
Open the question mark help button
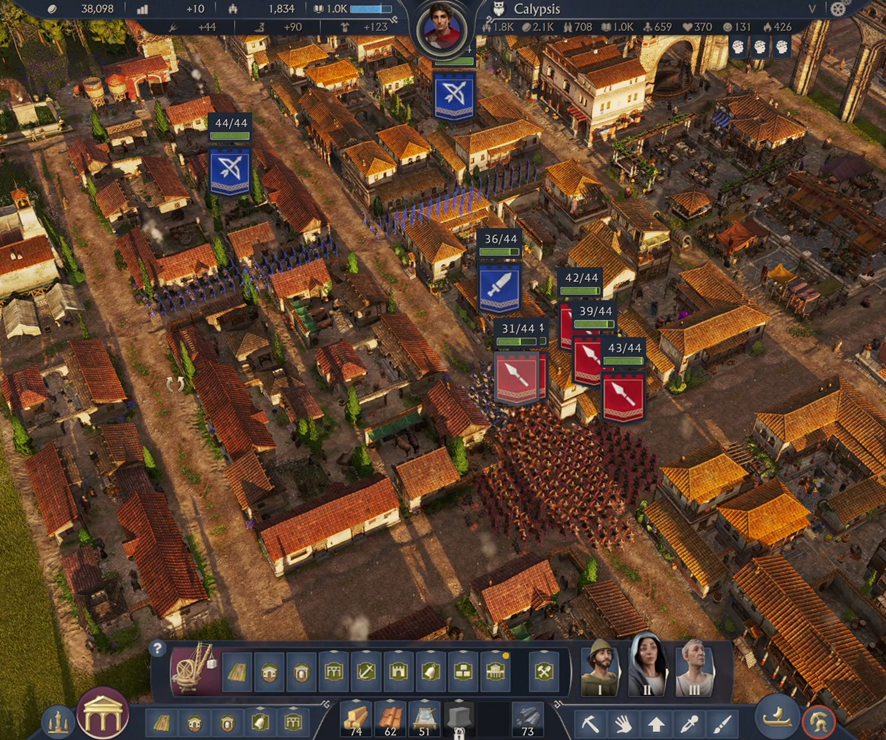coord(157,648)
